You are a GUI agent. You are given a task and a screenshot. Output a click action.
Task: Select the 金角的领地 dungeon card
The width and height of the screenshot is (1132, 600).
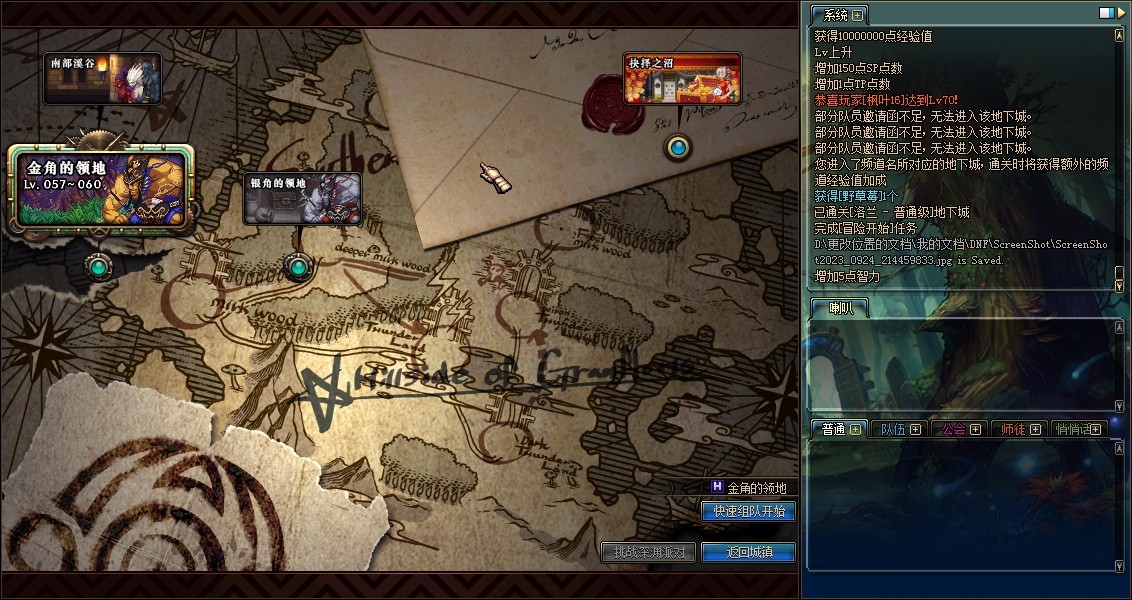coord(100,188)
